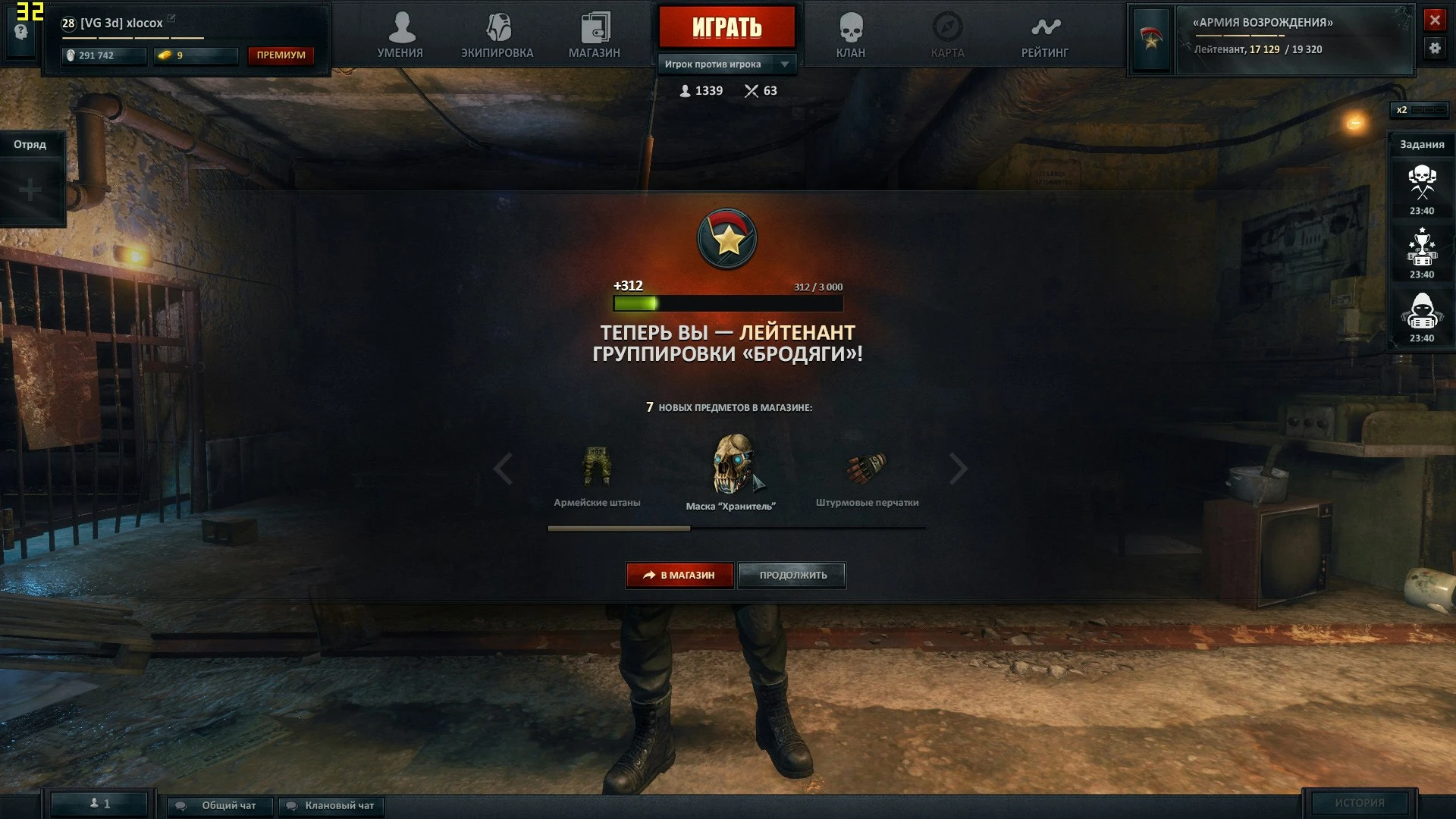
Task: Switch to the Клановый чат tab
Action: 330,806
